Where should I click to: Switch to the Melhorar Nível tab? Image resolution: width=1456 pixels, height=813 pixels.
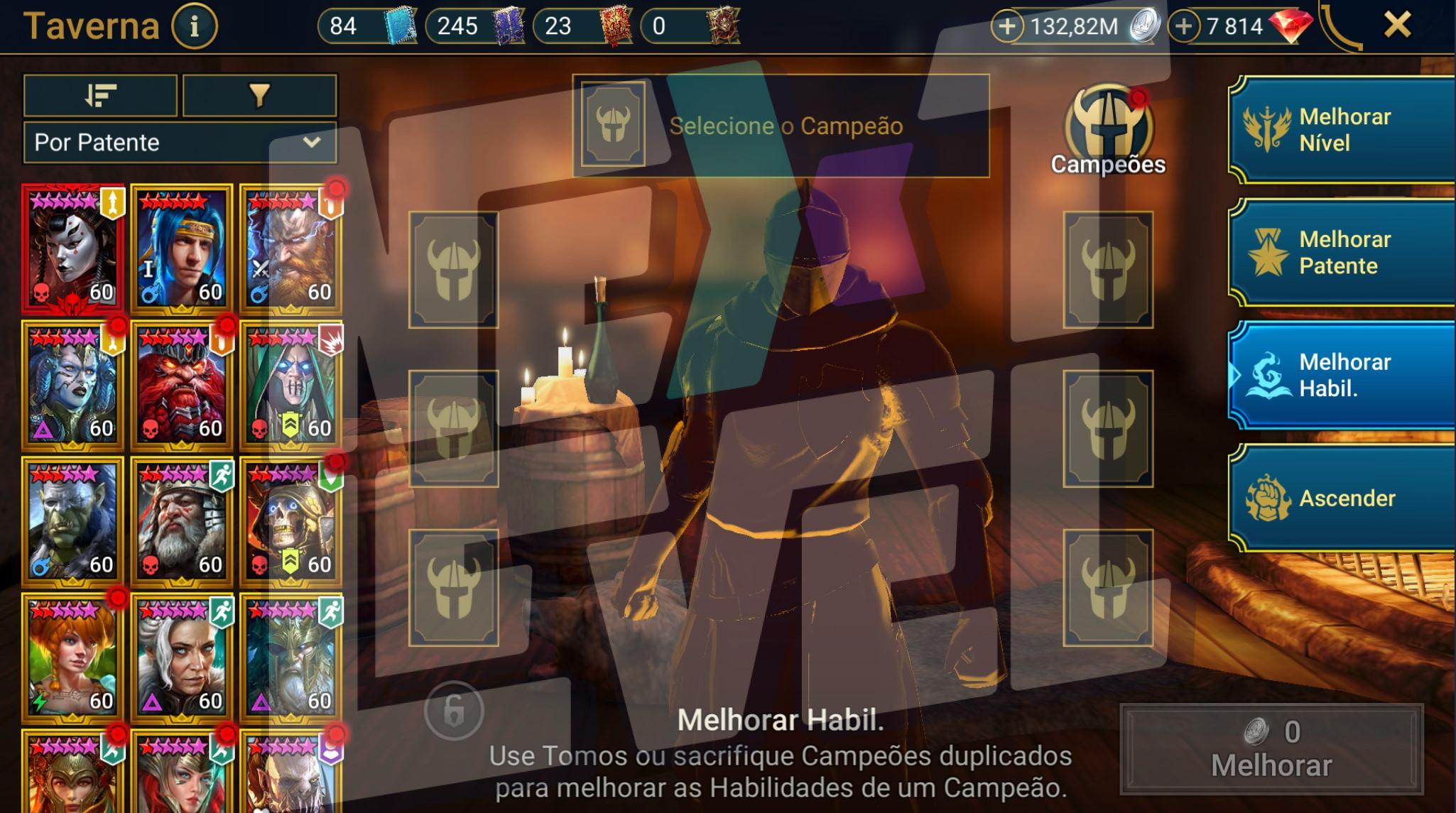coord(1342,130)
